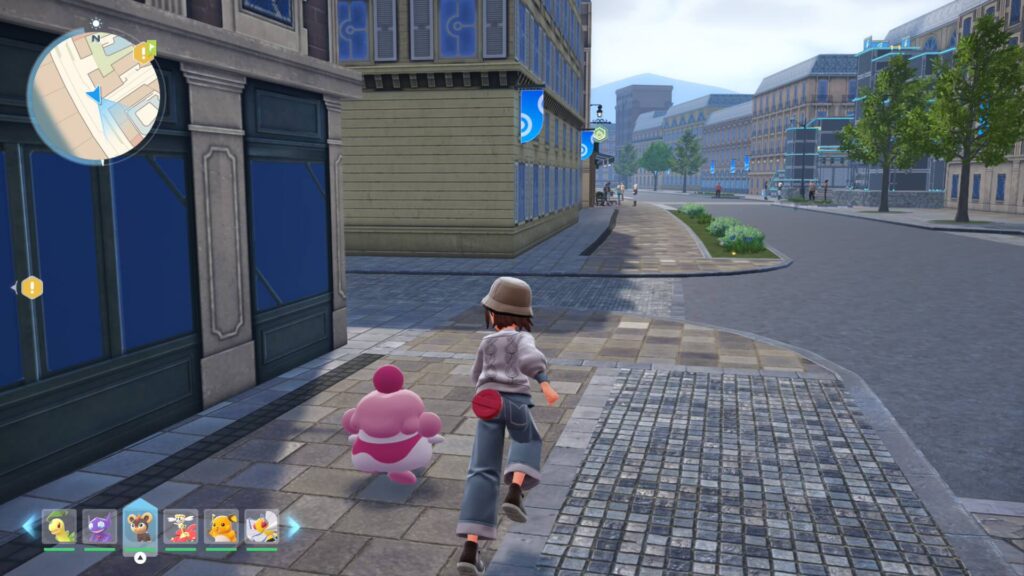This screenshot has height=576, width=1024.
Task: Pick the red flower fairy Pokémon slot
Action: (181, 527)
